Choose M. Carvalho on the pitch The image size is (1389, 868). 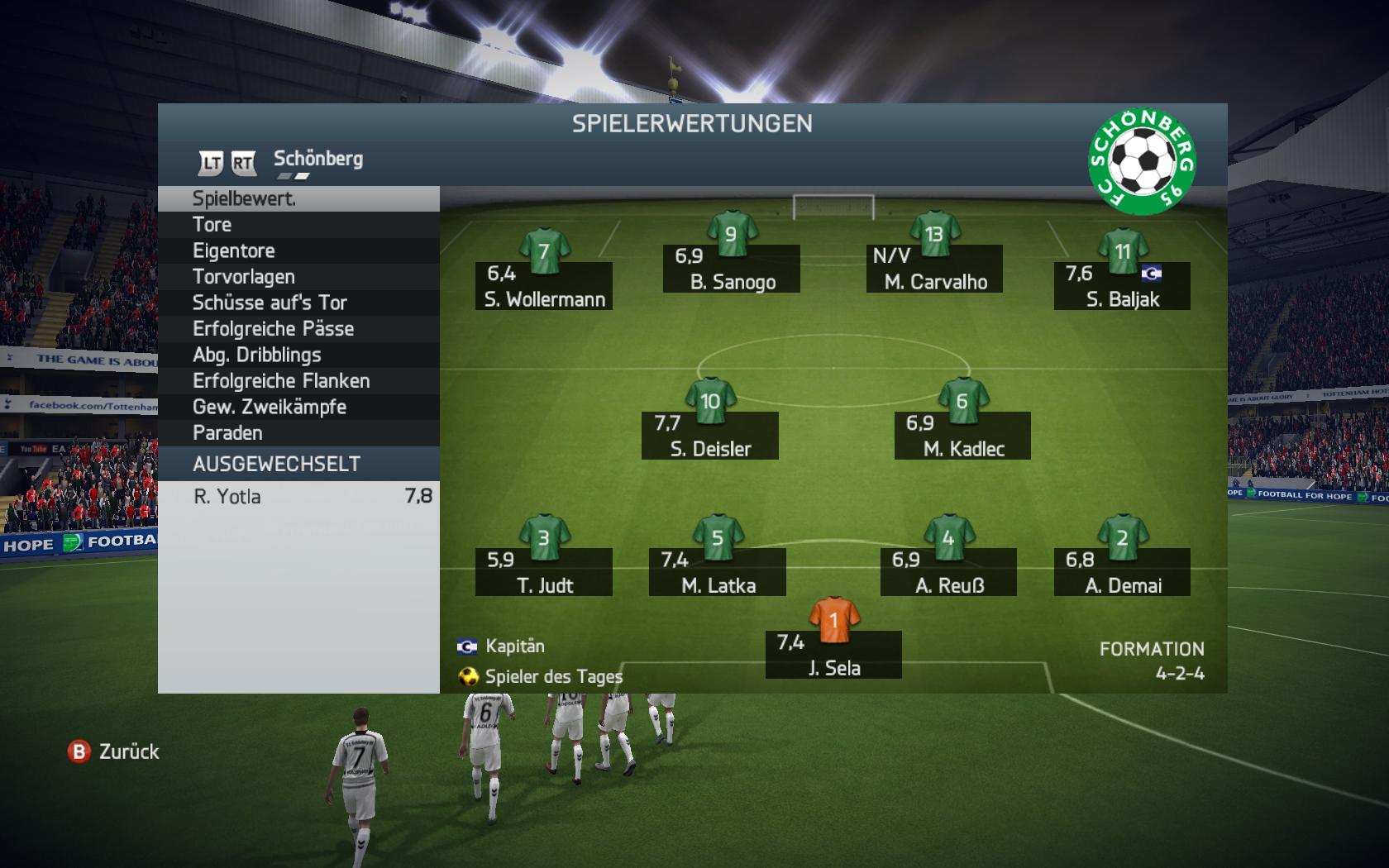[x=934, y=268]
